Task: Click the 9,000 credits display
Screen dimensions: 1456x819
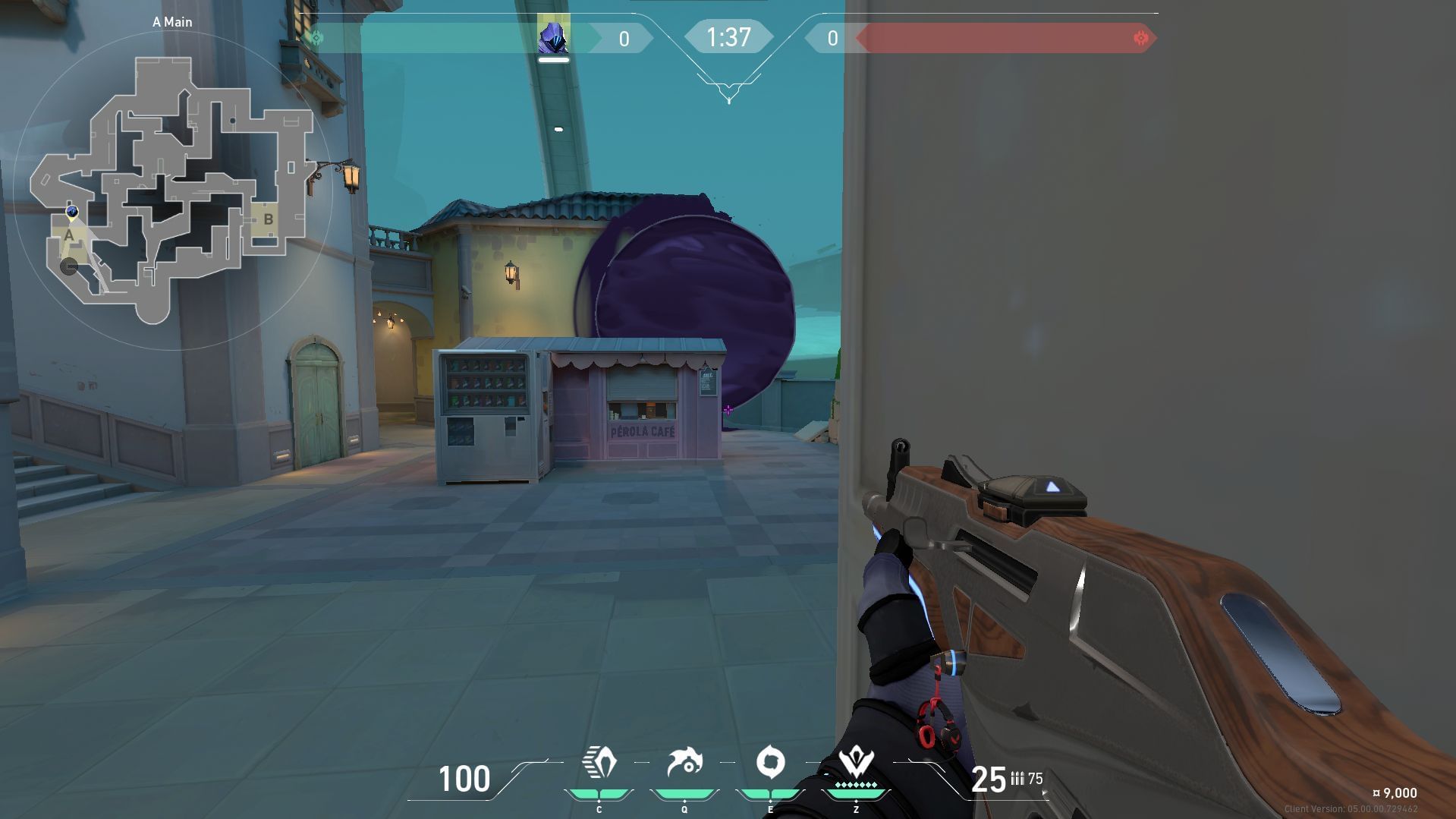Action: click(x=1395, y=792)
